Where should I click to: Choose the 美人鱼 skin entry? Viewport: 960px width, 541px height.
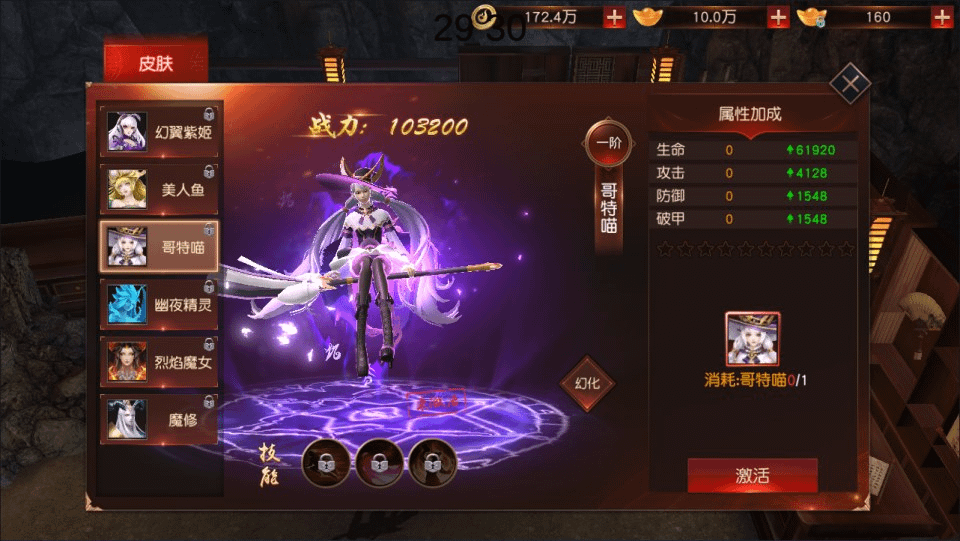pos(161,189)
